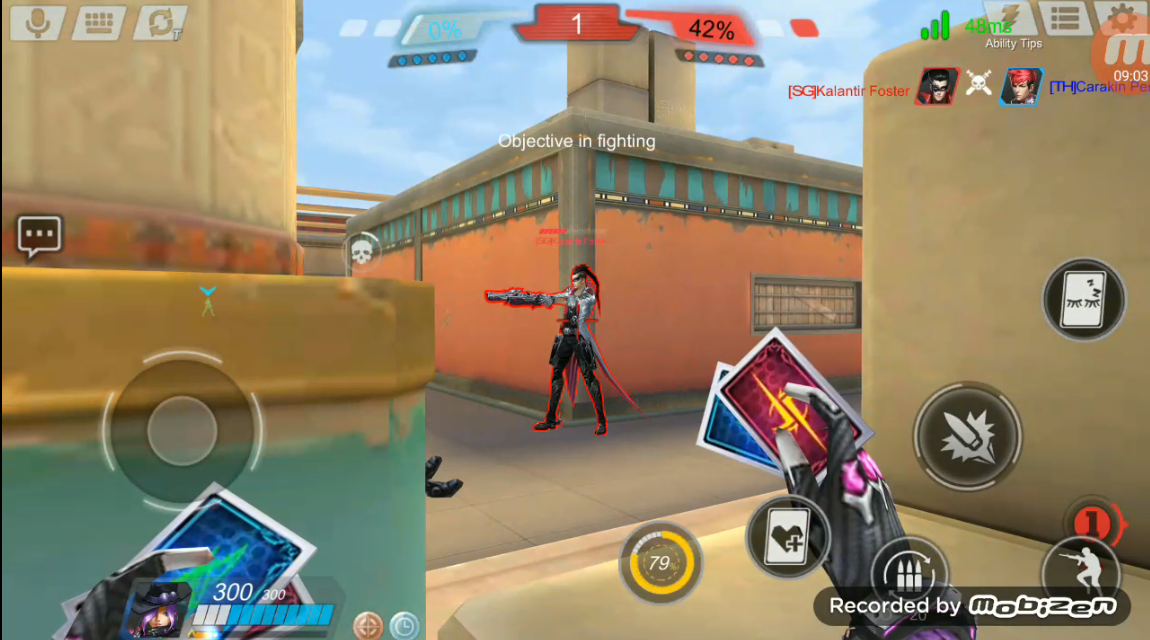Tap the virtual movement joystick
The width and height of the screenshot is (1150, 640).
click(181, 430)
